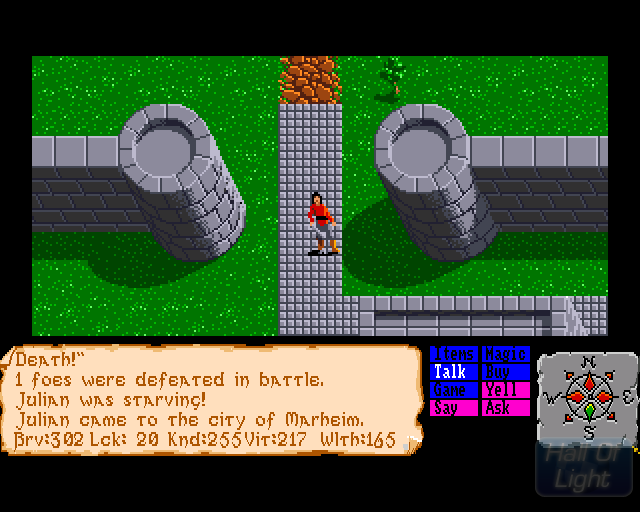Screen dimensions: 640x512
Task: Click the Buy menu button
Action: (505, 372)
